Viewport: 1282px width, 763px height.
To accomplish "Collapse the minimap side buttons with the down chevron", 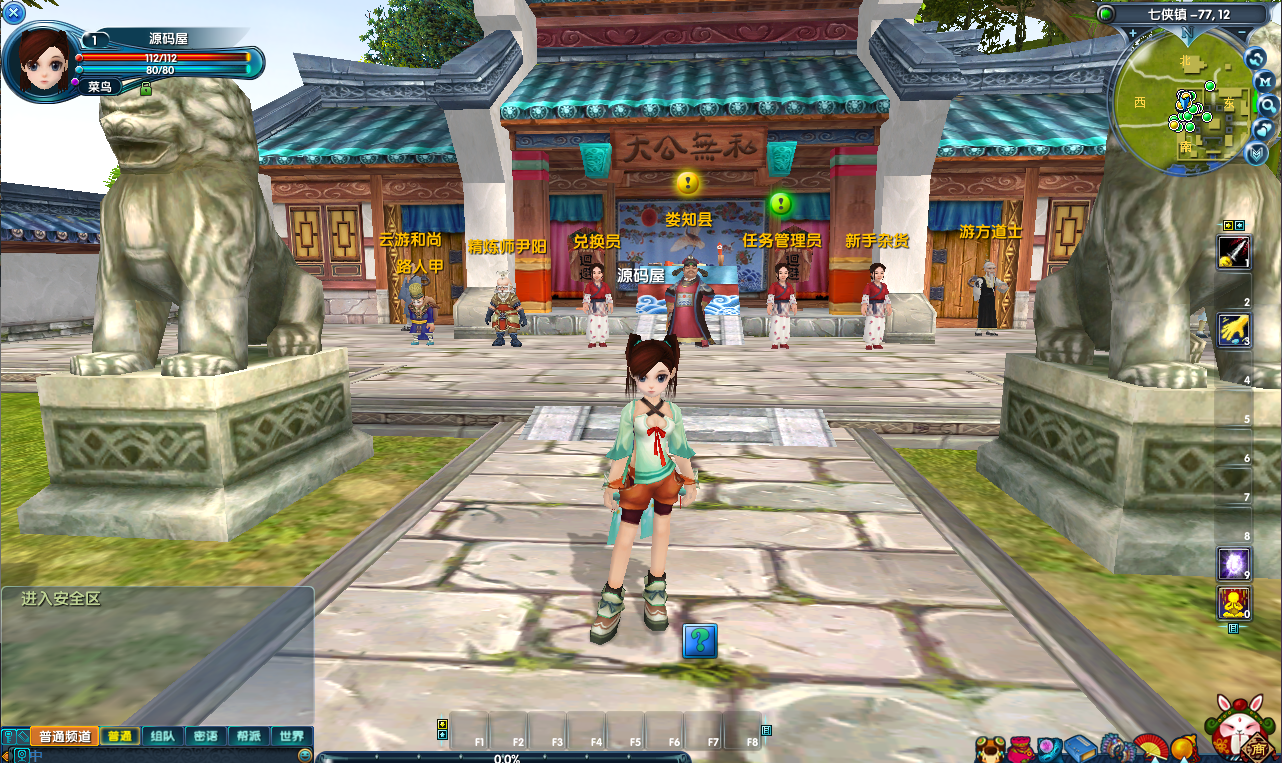I will pos(1257,153).
